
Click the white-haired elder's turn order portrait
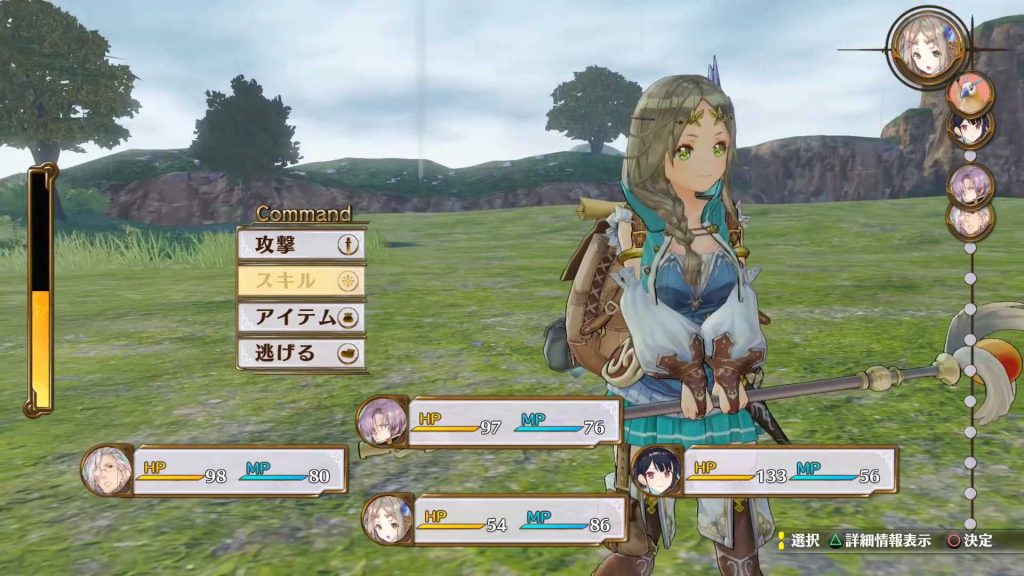tap(969, 220)
